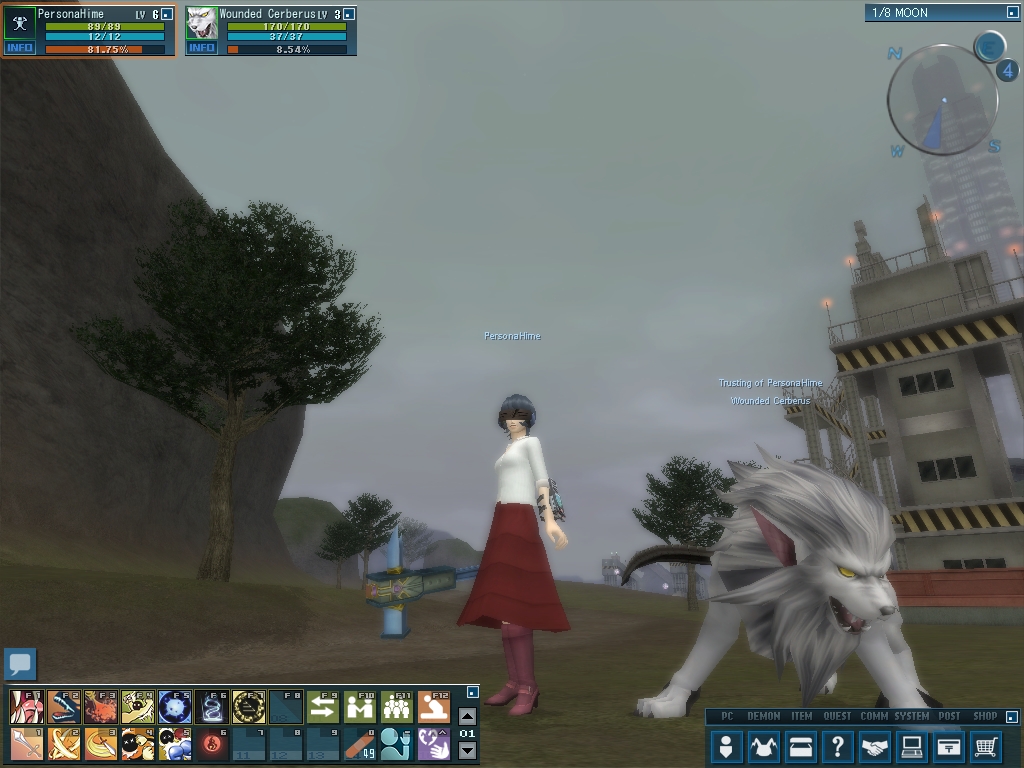Open the Item inventory chest icon
1024x768 pixels.
point(800,746)
